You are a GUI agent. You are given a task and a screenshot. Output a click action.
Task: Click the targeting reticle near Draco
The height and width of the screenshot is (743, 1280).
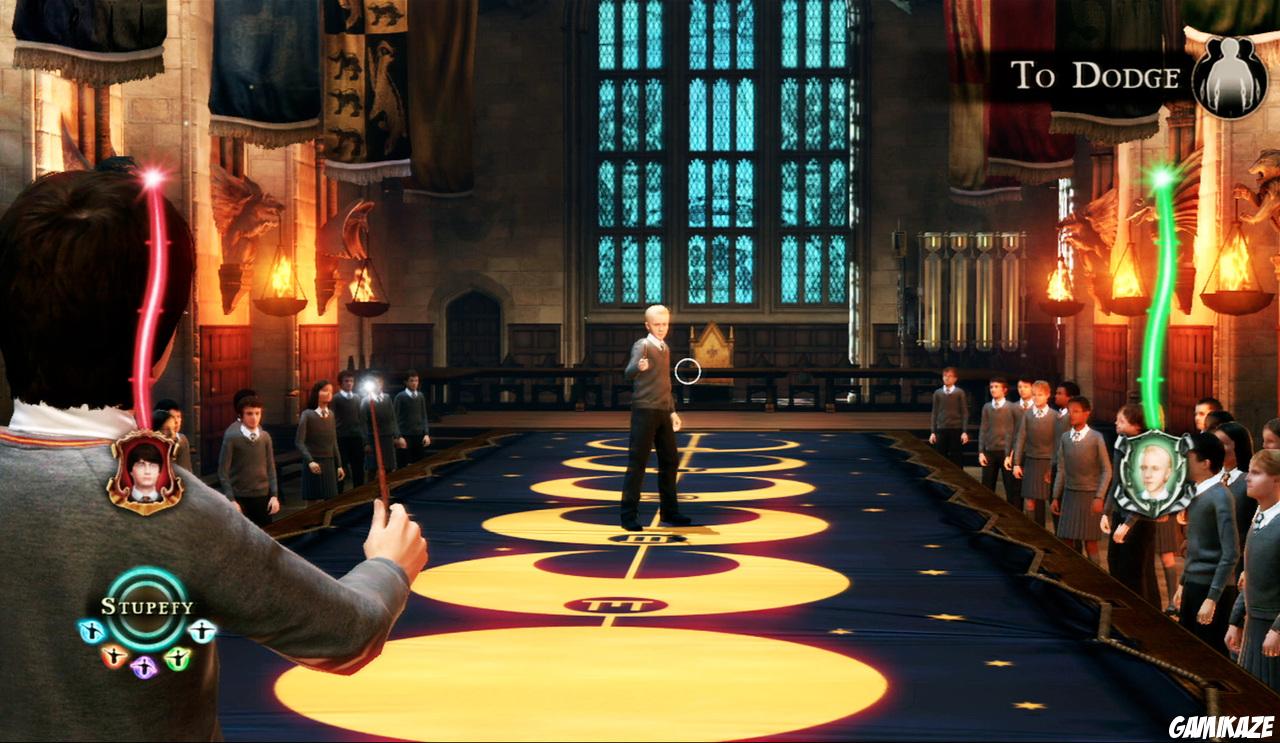(688, 369)
